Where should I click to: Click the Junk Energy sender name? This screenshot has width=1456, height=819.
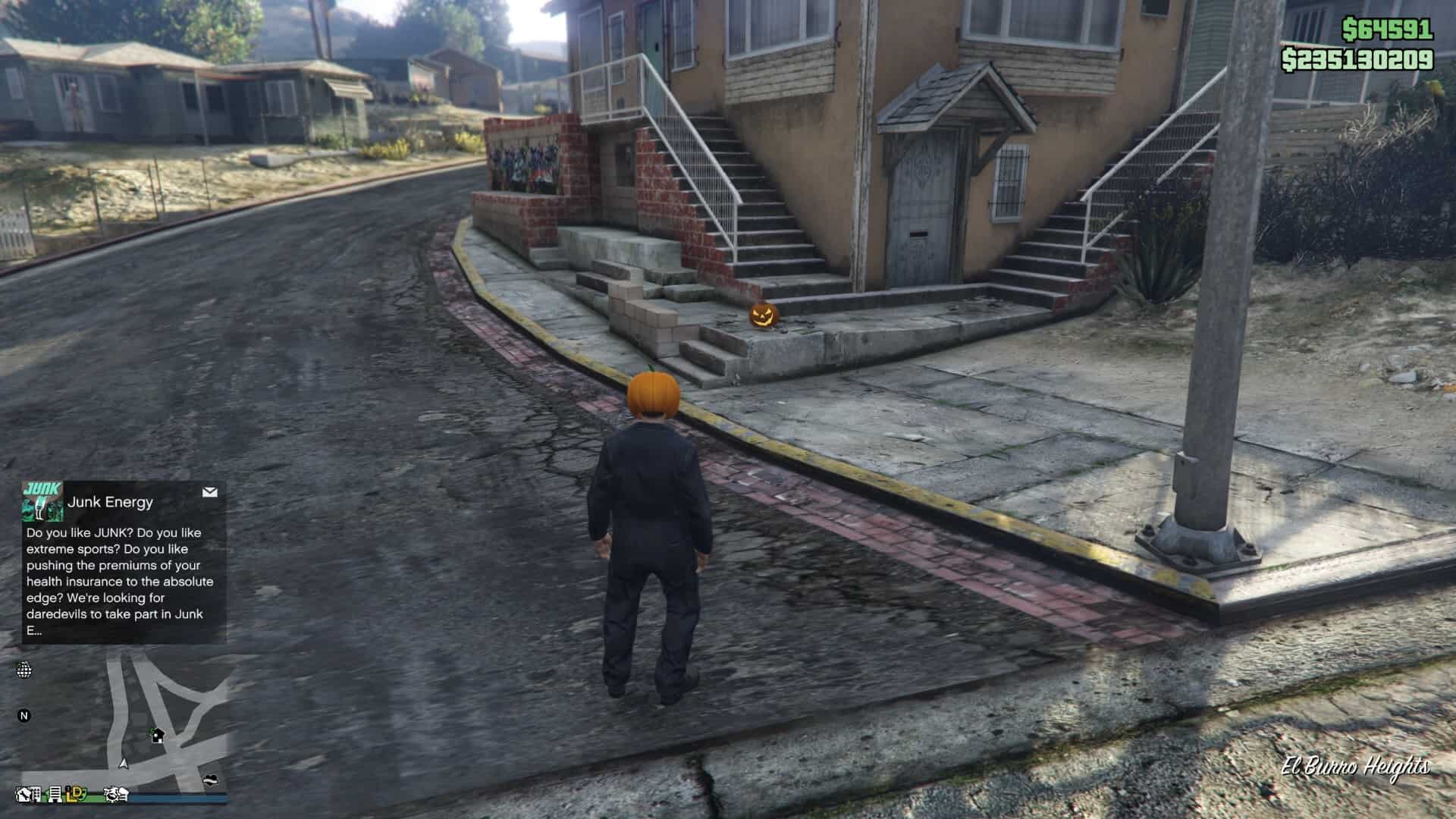[x=110, y=502]
